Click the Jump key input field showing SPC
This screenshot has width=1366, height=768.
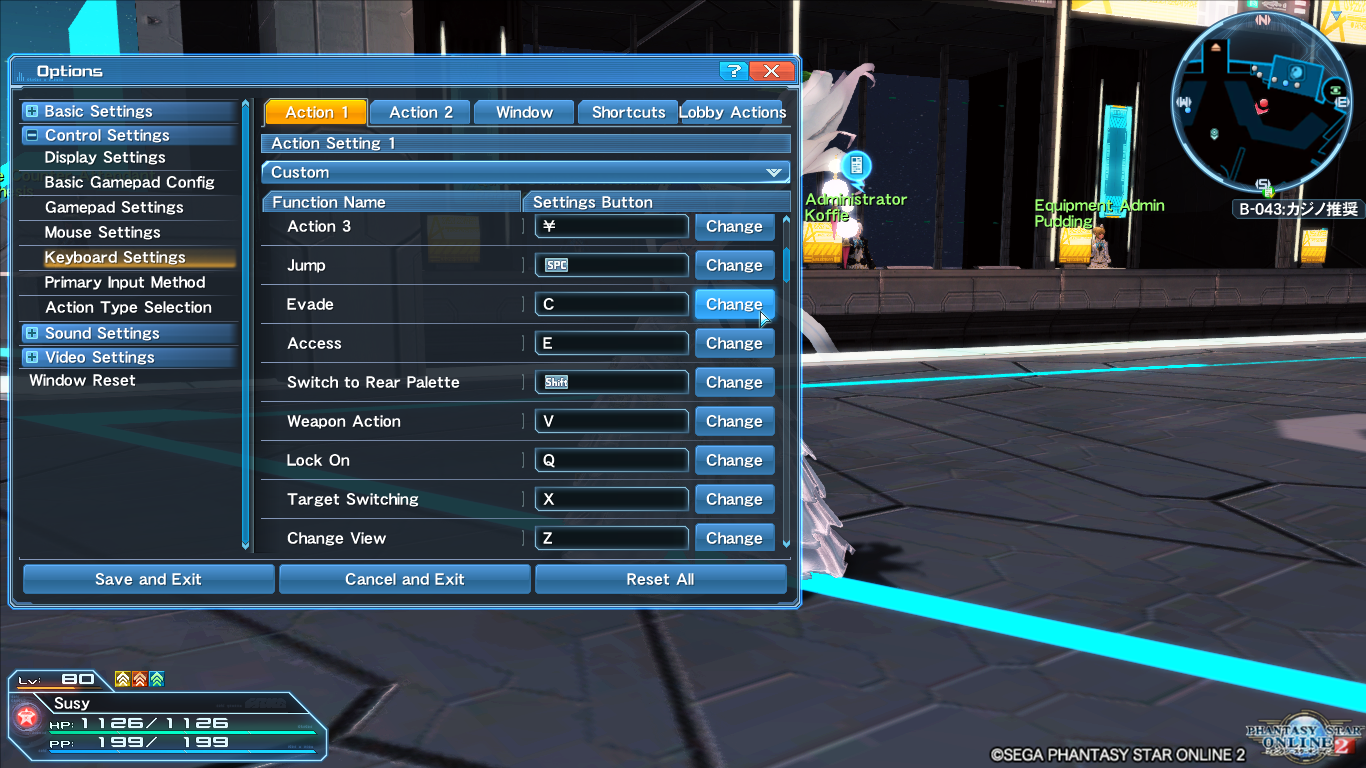[x=611, y=265]
